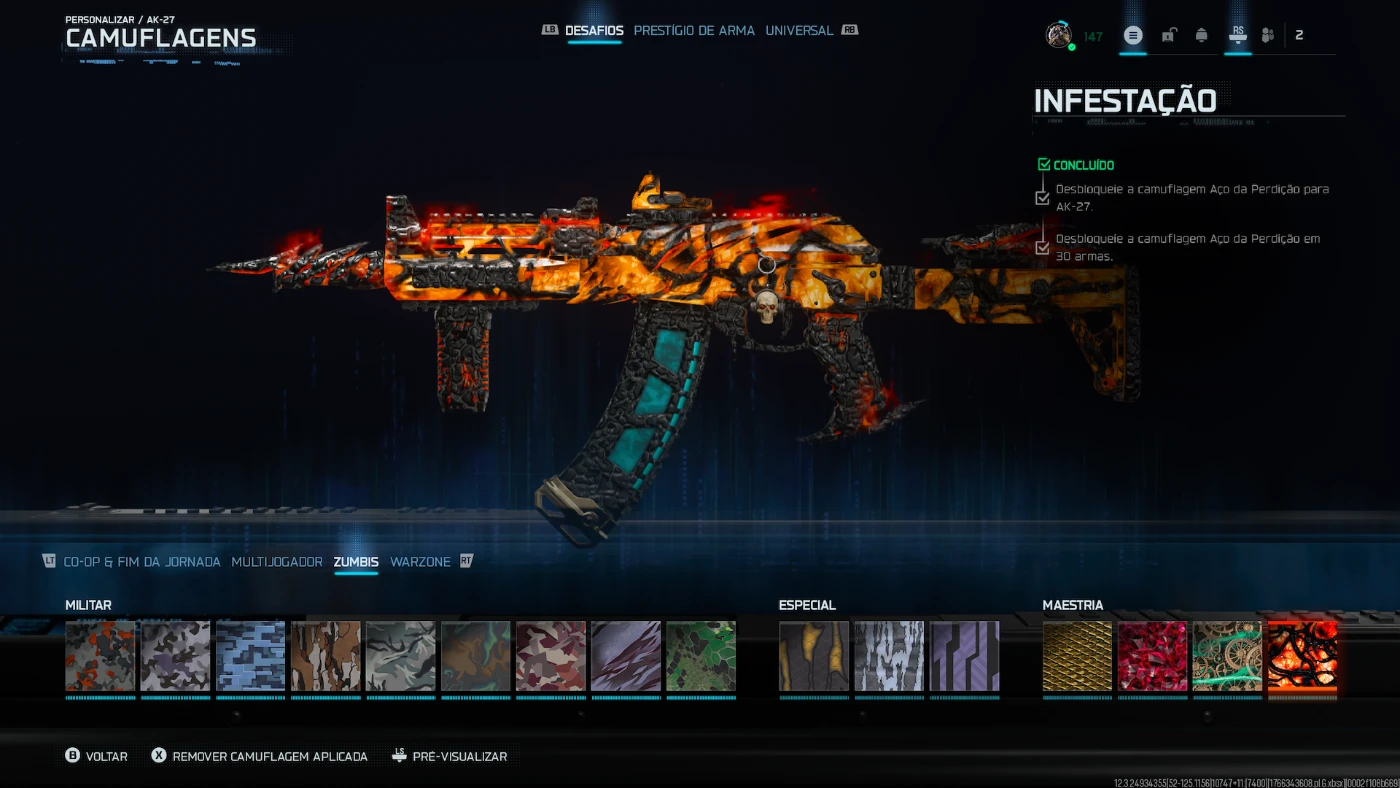The image size is (1400, 788).
Task: Choose the dark camo with yellow streaks
Action: tap(814, 656)
